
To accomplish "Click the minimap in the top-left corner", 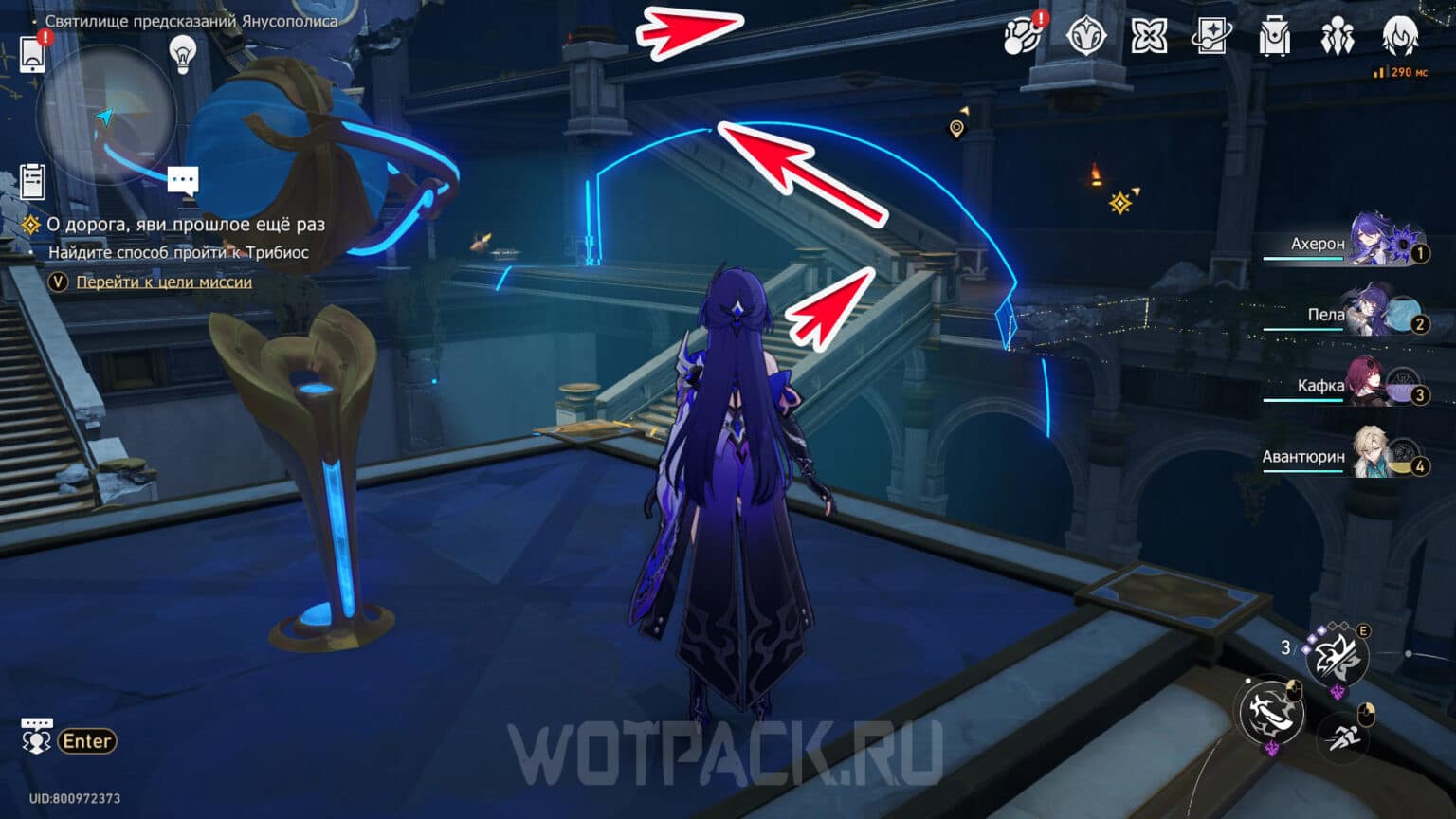I will pyautogui.click(x=107, y=116).
